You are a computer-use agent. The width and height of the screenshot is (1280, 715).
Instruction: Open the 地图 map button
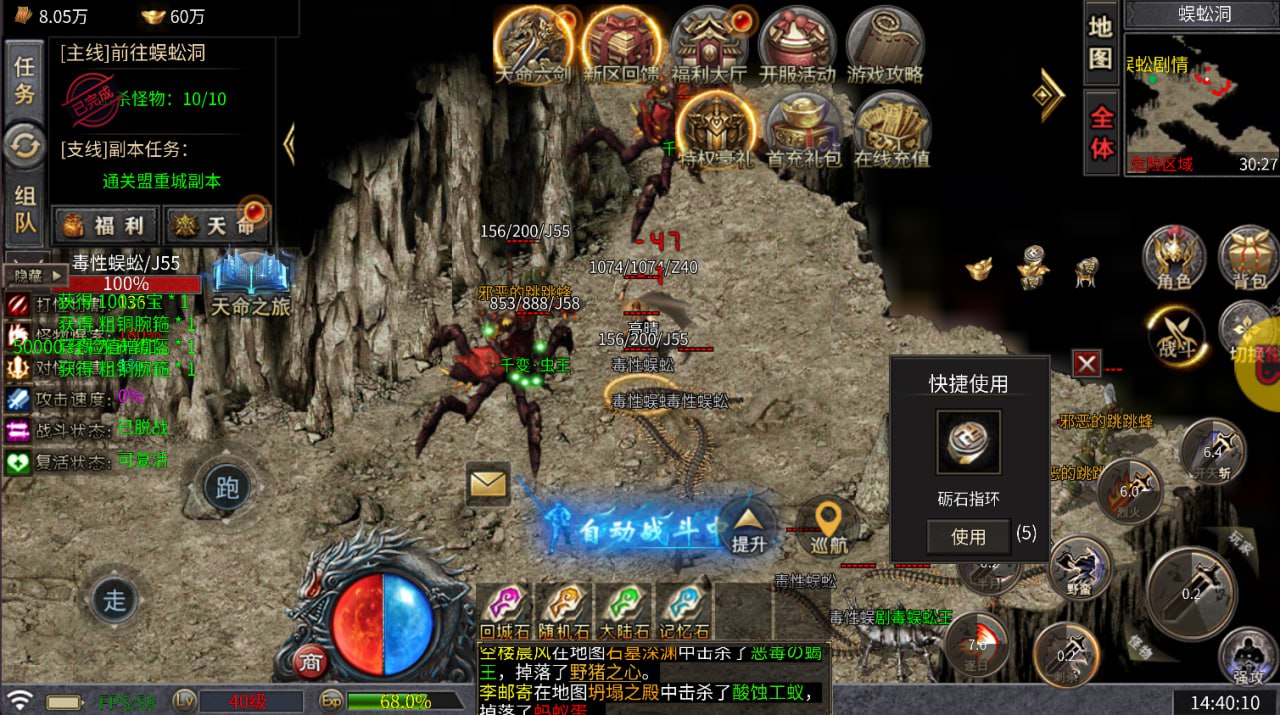[x=1101, y=43]
